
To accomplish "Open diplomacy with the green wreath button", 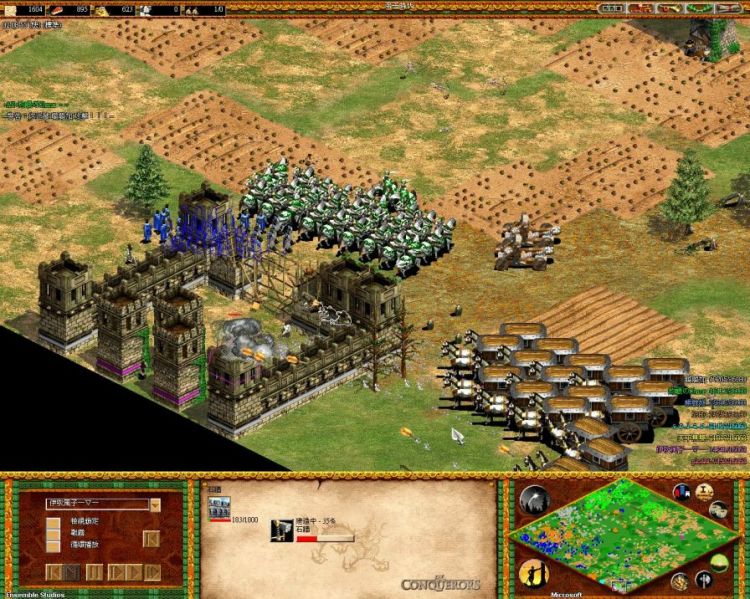I will point(696,8).
